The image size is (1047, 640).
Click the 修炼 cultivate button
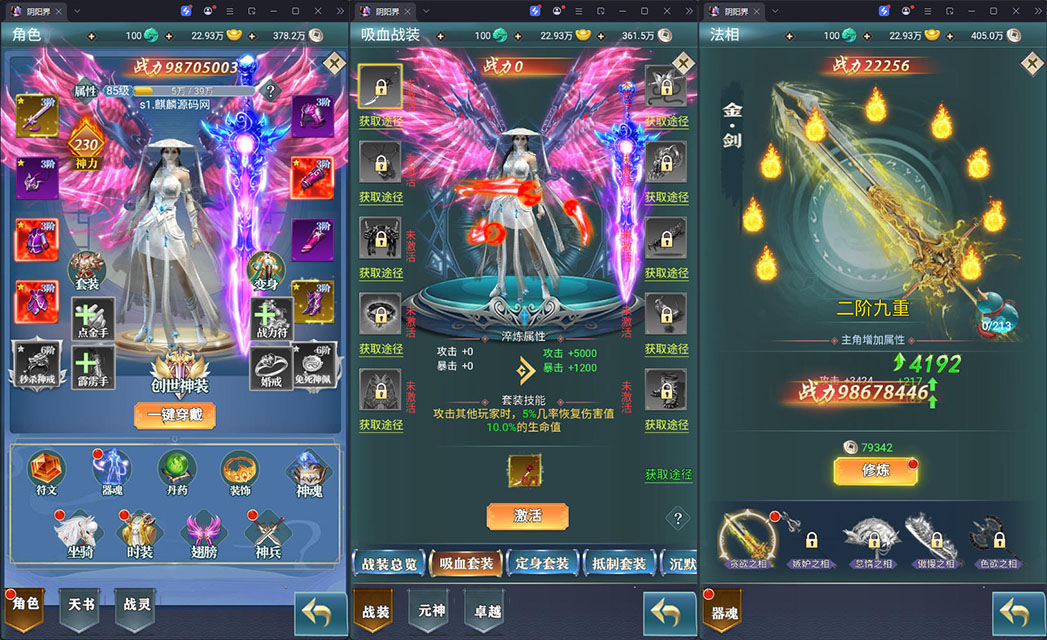click(875, 471)
